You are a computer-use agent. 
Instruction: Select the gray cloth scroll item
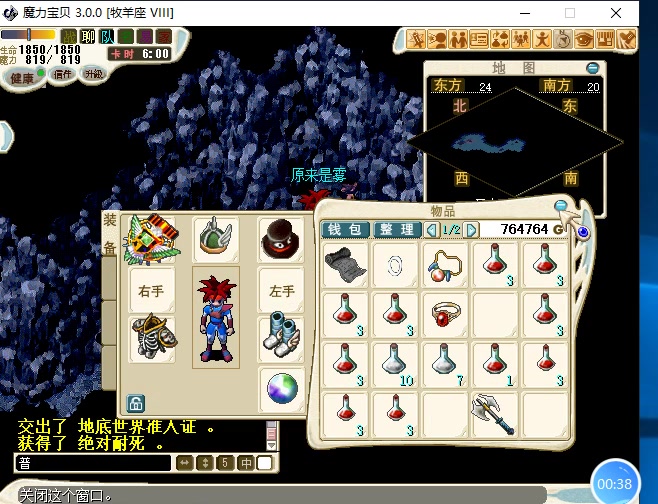pos(346,265)
